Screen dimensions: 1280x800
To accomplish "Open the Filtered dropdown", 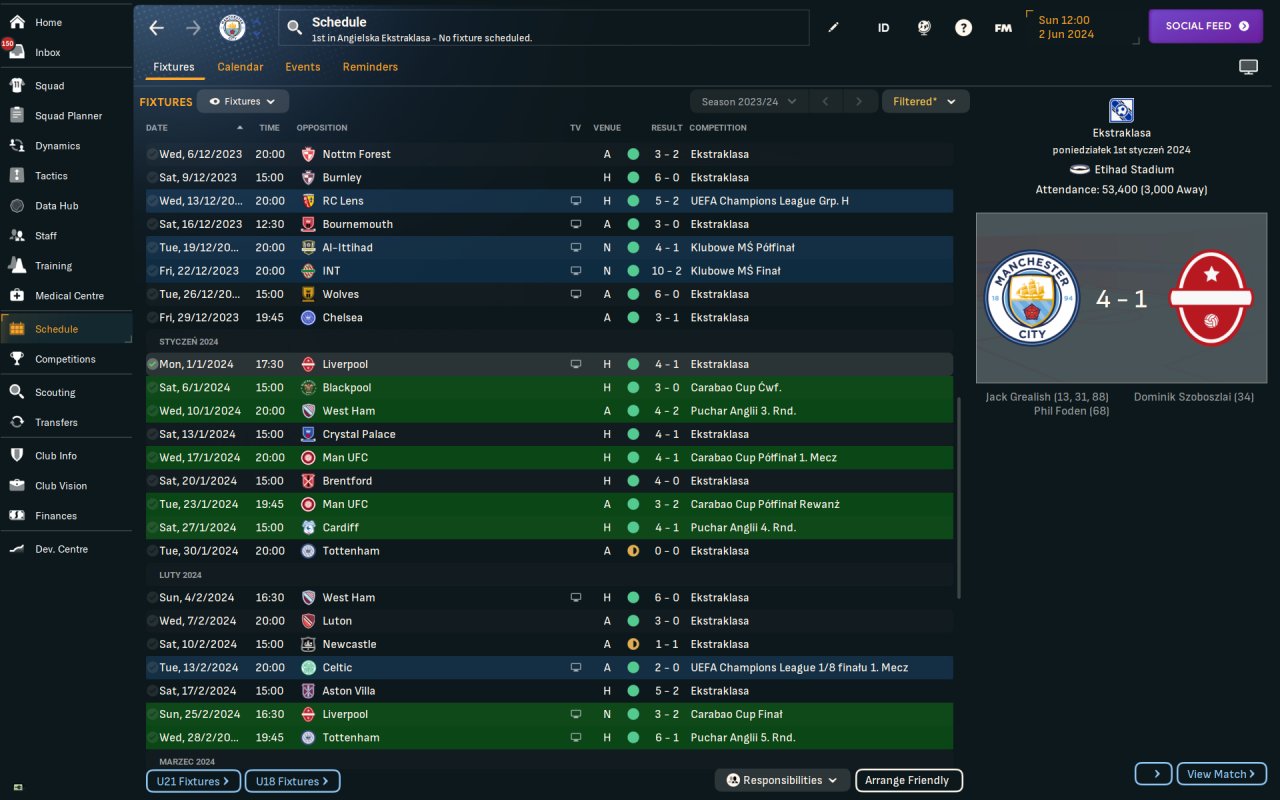I will [924, 101].
